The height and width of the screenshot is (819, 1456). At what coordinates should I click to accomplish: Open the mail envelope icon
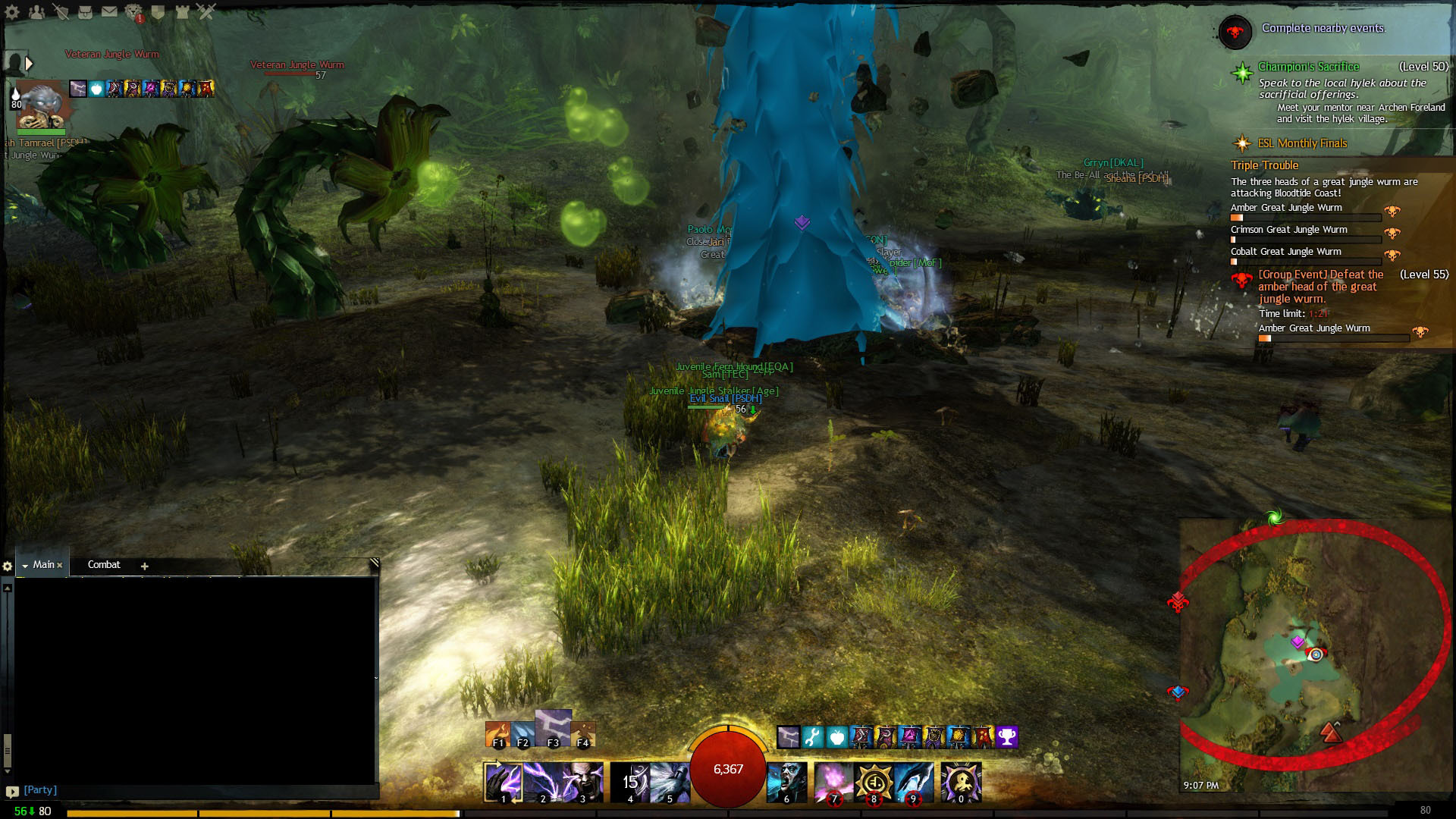109,12
